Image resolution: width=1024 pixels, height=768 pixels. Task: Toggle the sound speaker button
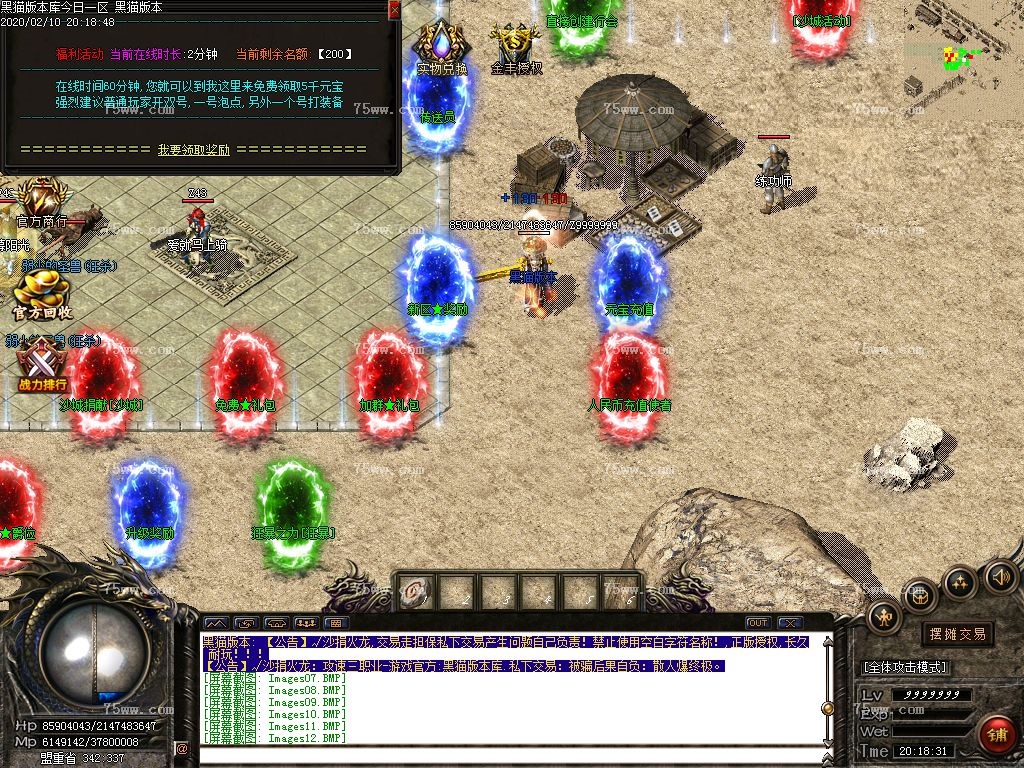tap(1000, 576)
